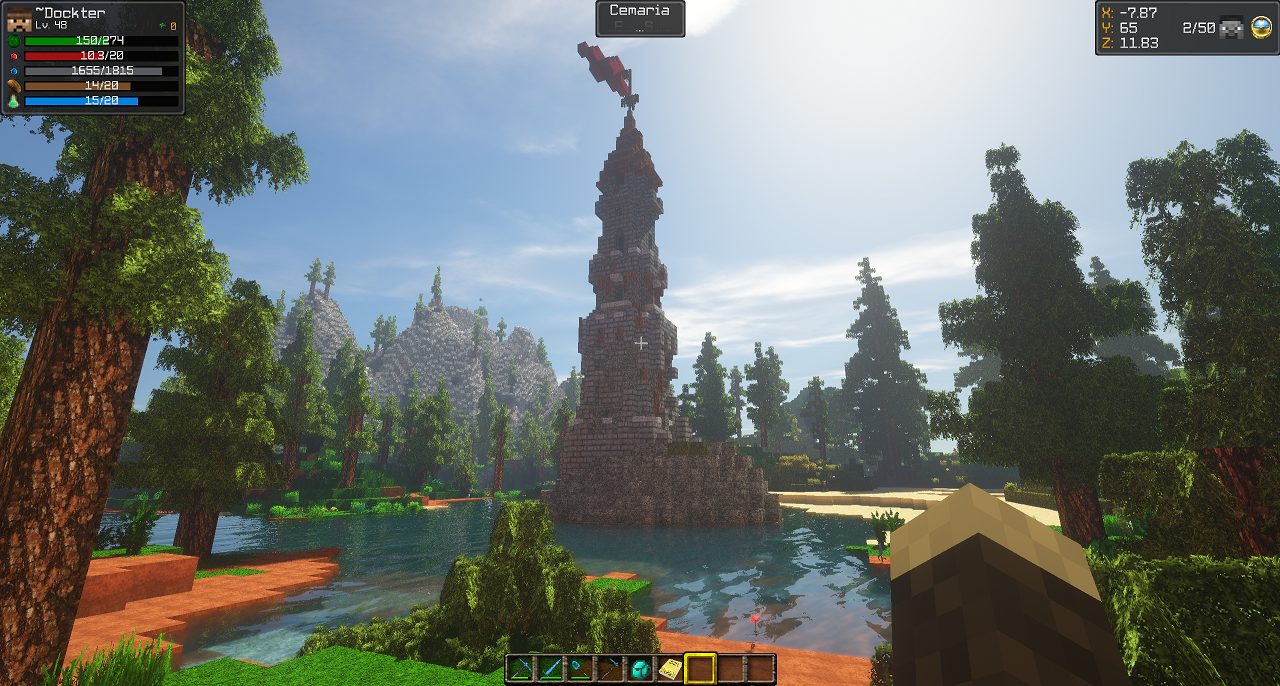Image resolution: width=1280 pixels, height=686 pixels.
Task: Click the gold clock icon
Action: [1260, 28]
